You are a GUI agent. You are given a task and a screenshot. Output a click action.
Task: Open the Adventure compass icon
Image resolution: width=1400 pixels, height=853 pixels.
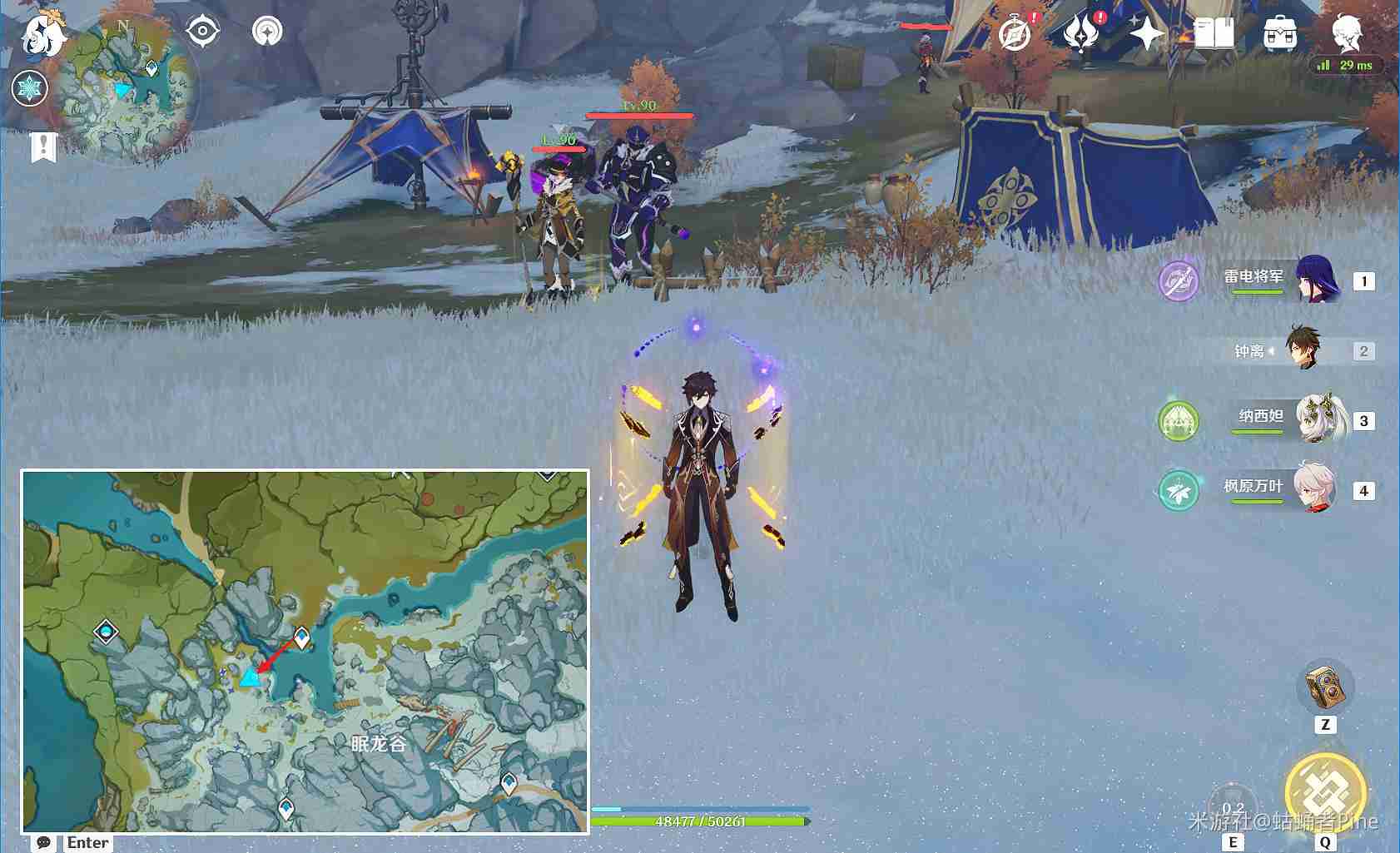pos(267,32)
